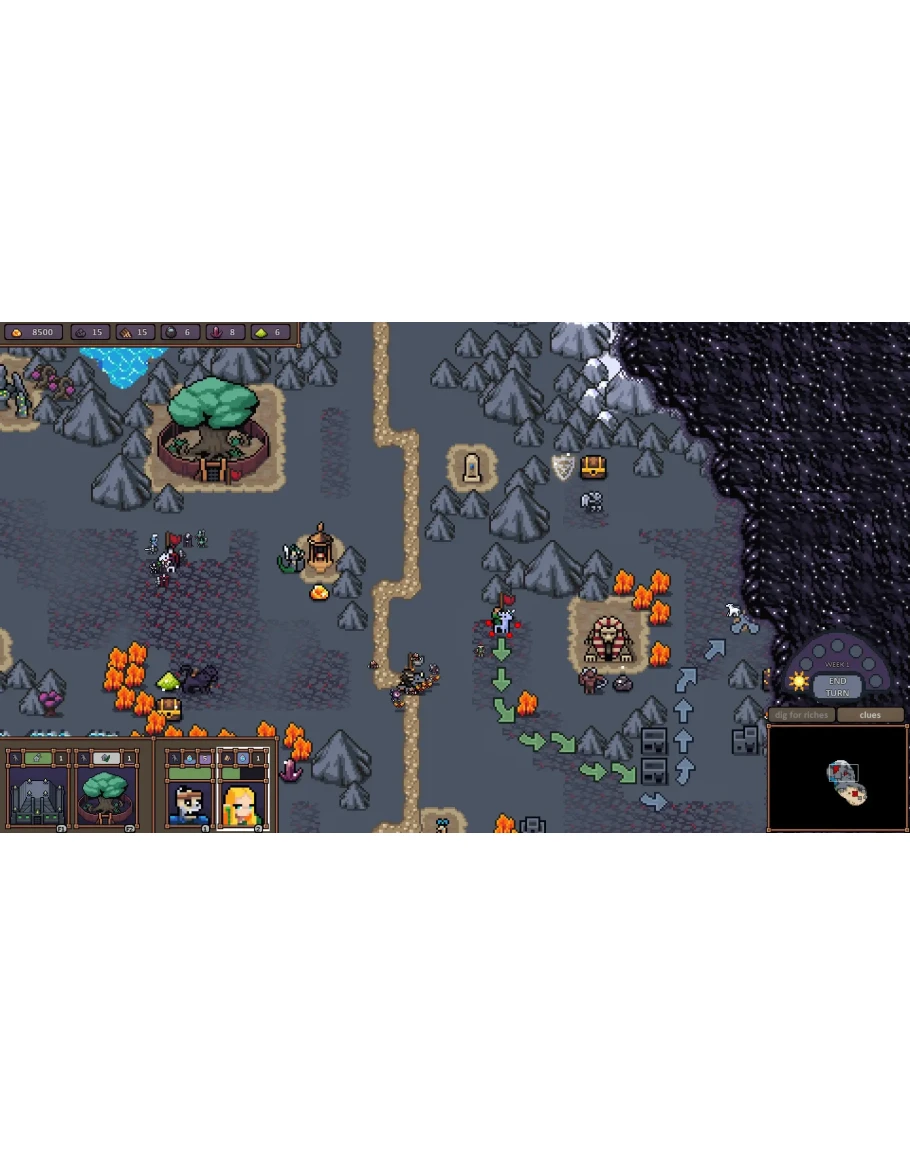Screen dimensions: 910x1155
Task: Choose the brown-haired hero portrait
Action: click(x=188, y=802)
